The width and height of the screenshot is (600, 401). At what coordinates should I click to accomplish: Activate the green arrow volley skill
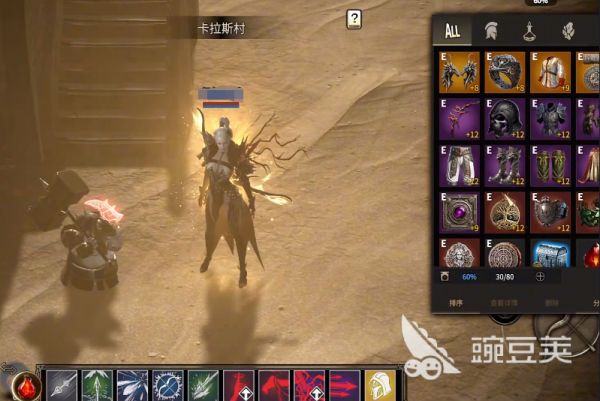pos(97,386)
